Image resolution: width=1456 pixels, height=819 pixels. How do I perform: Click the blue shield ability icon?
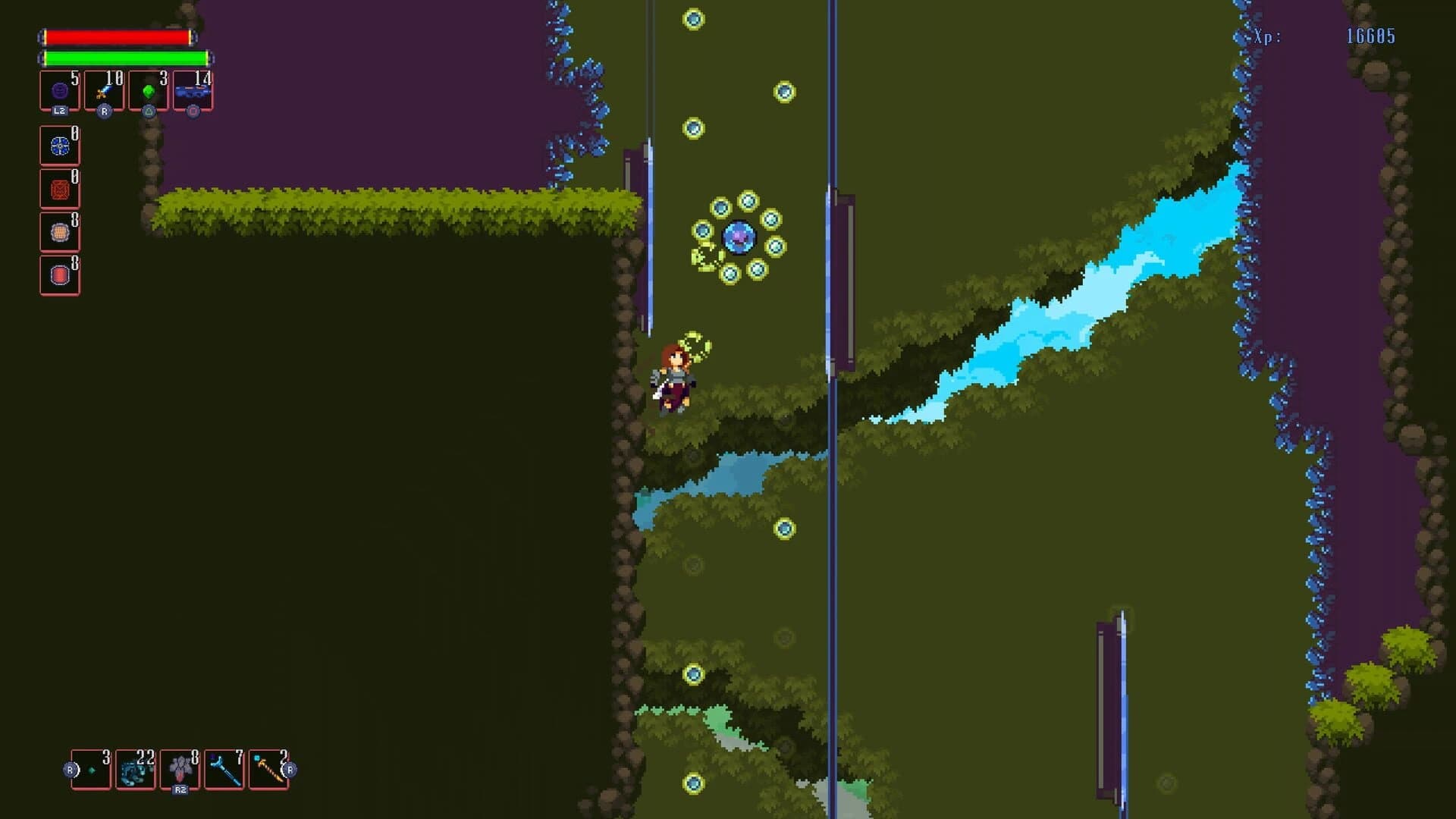coord(59,145)
